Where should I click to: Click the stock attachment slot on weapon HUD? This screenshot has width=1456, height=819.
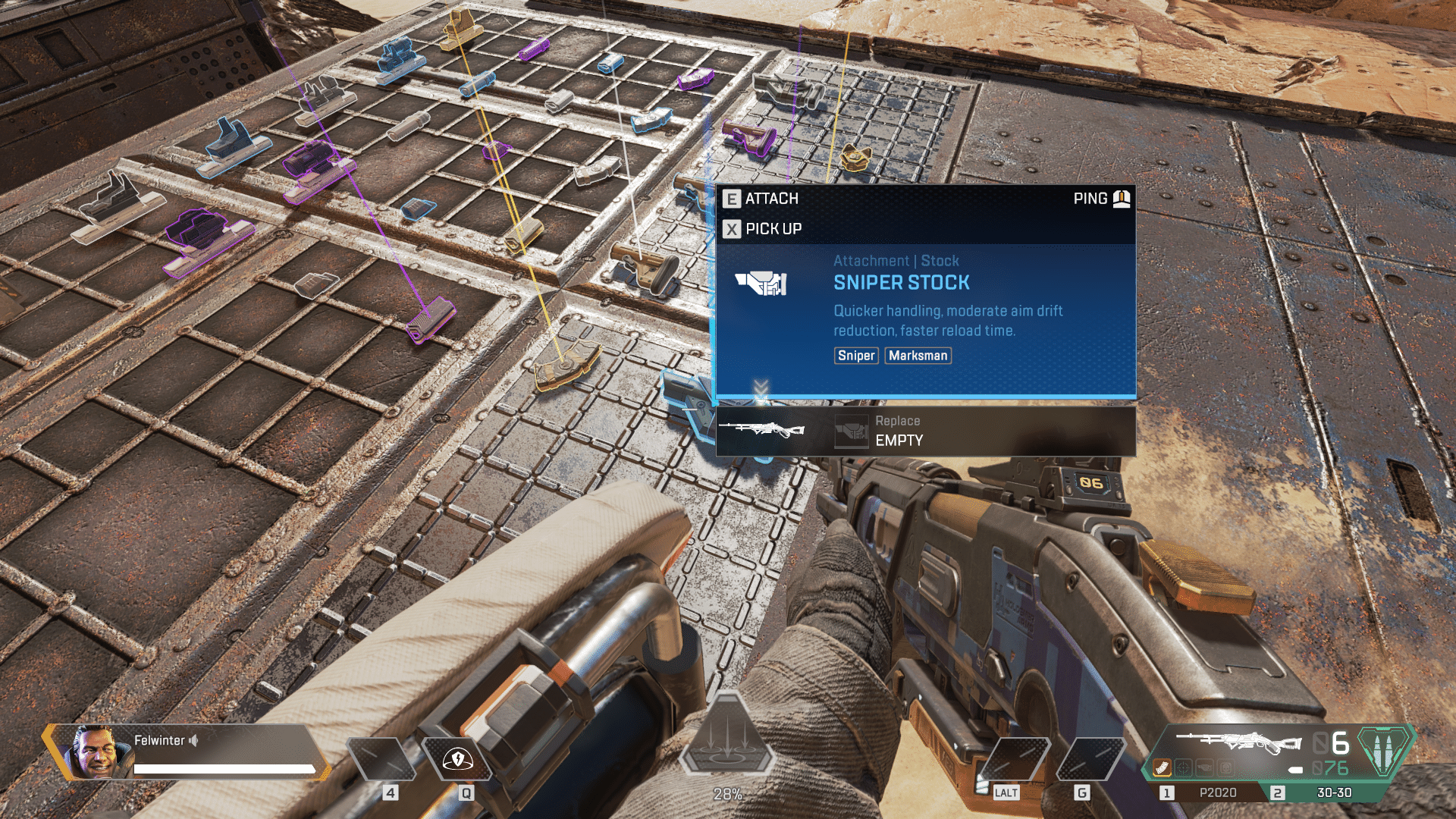[x=1203, y=767]
